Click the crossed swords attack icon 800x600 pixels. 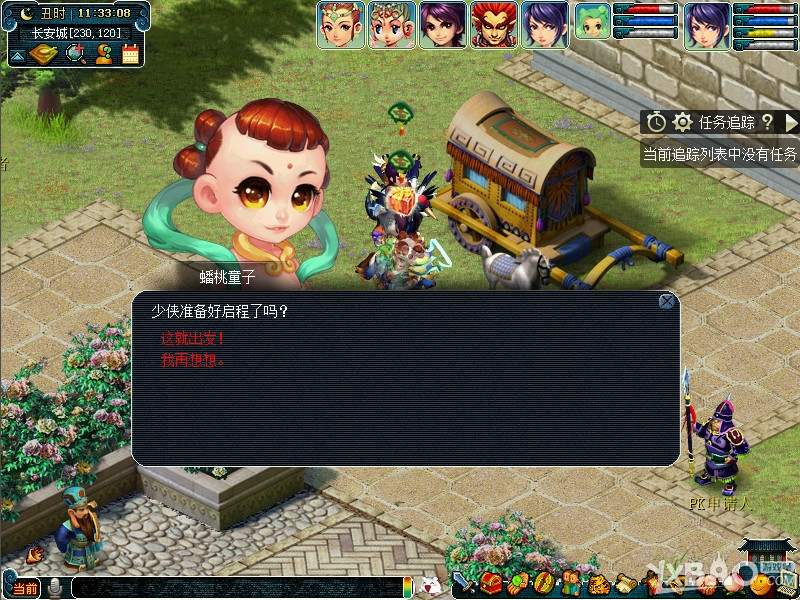[465, 583]
